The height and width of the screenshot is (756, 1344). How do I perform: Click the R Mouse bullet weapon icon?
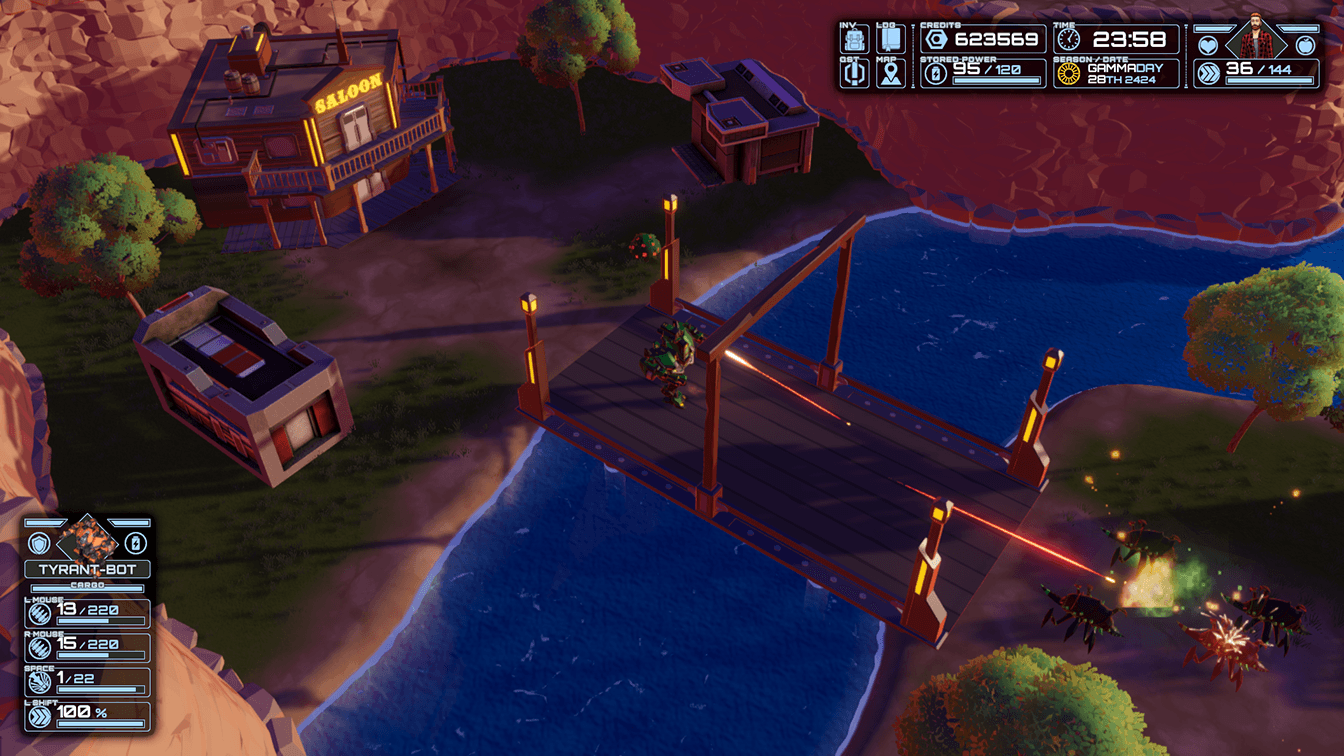(x=39, y=648)
